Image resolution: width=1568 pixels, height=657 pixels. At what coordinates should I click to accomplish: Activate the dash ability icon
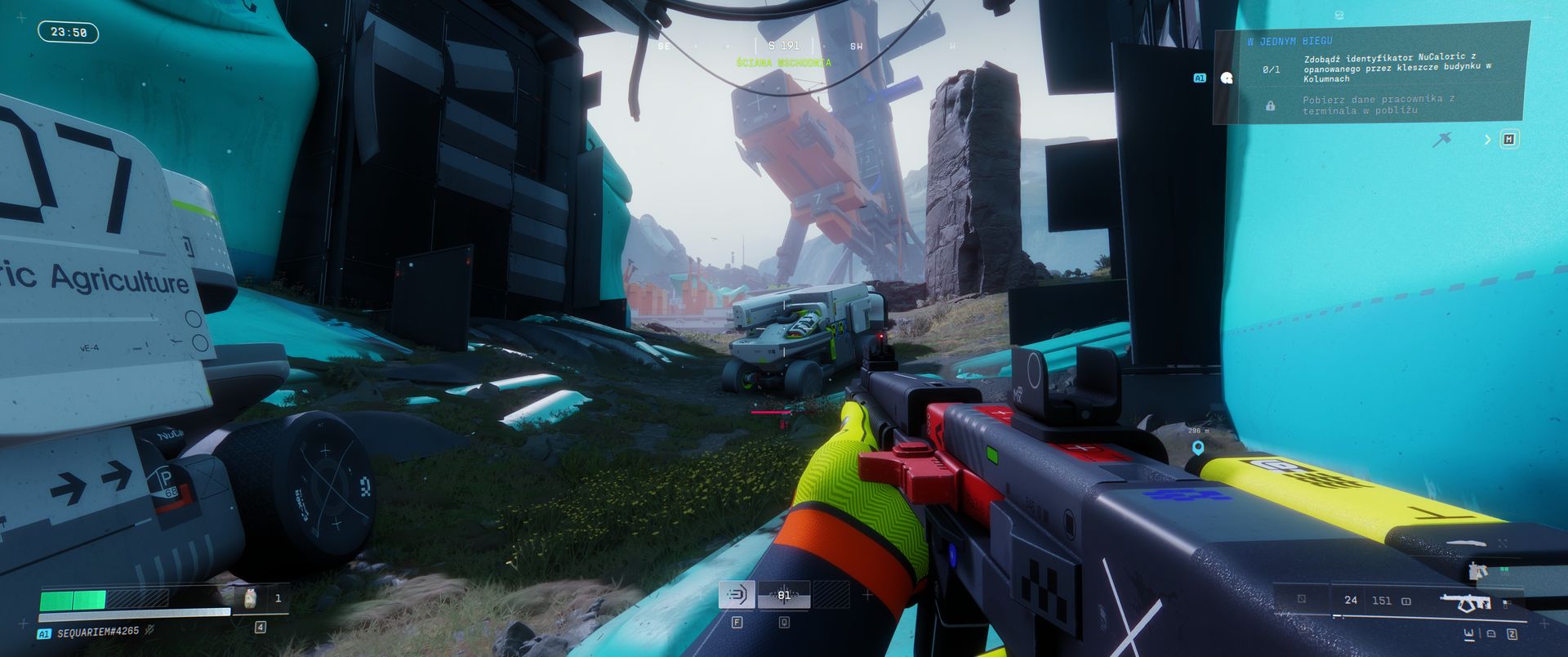tap(736, 595)
